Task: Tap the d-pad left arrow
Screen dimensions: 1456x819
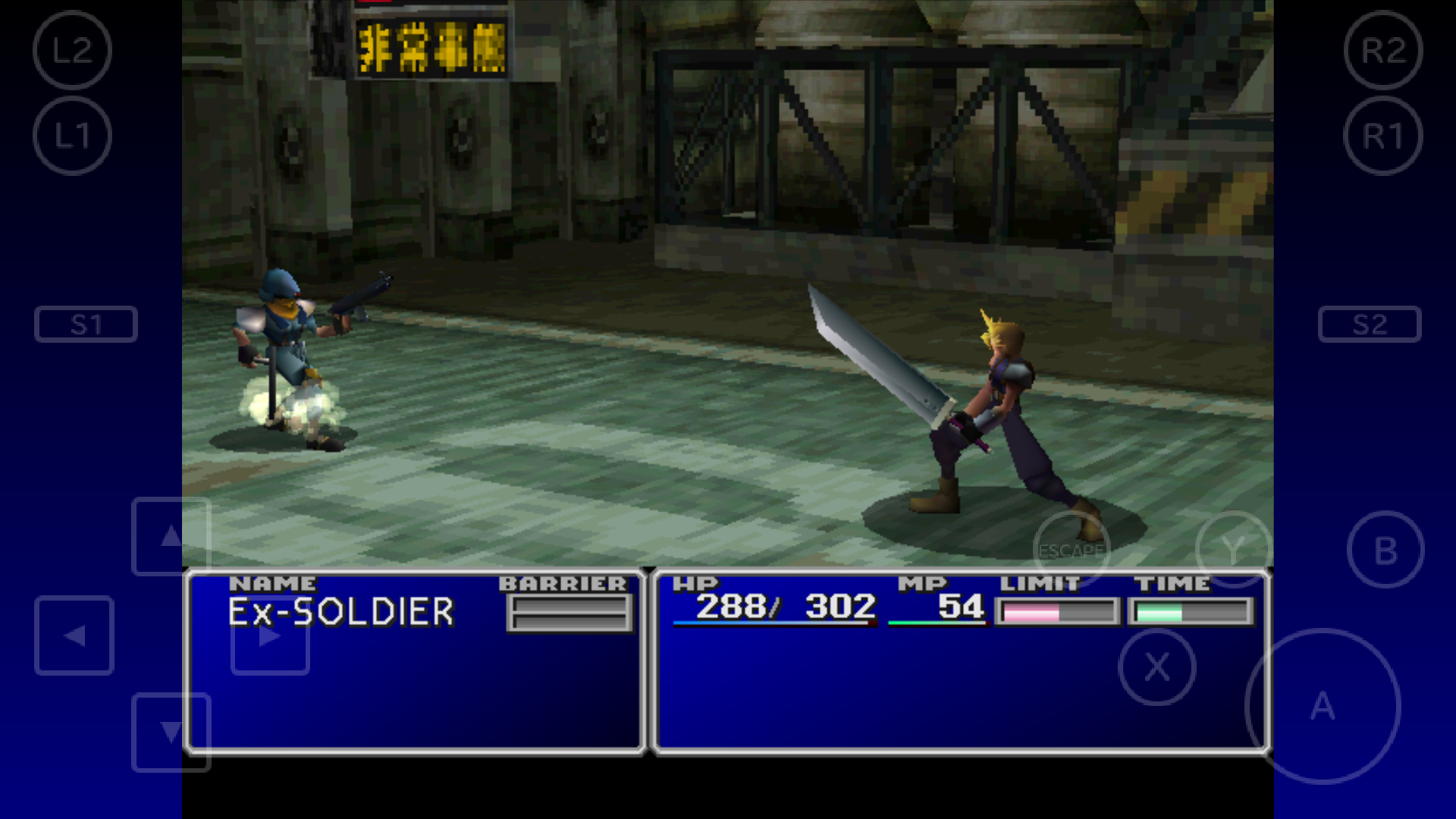Action: (x=74, y=635)
